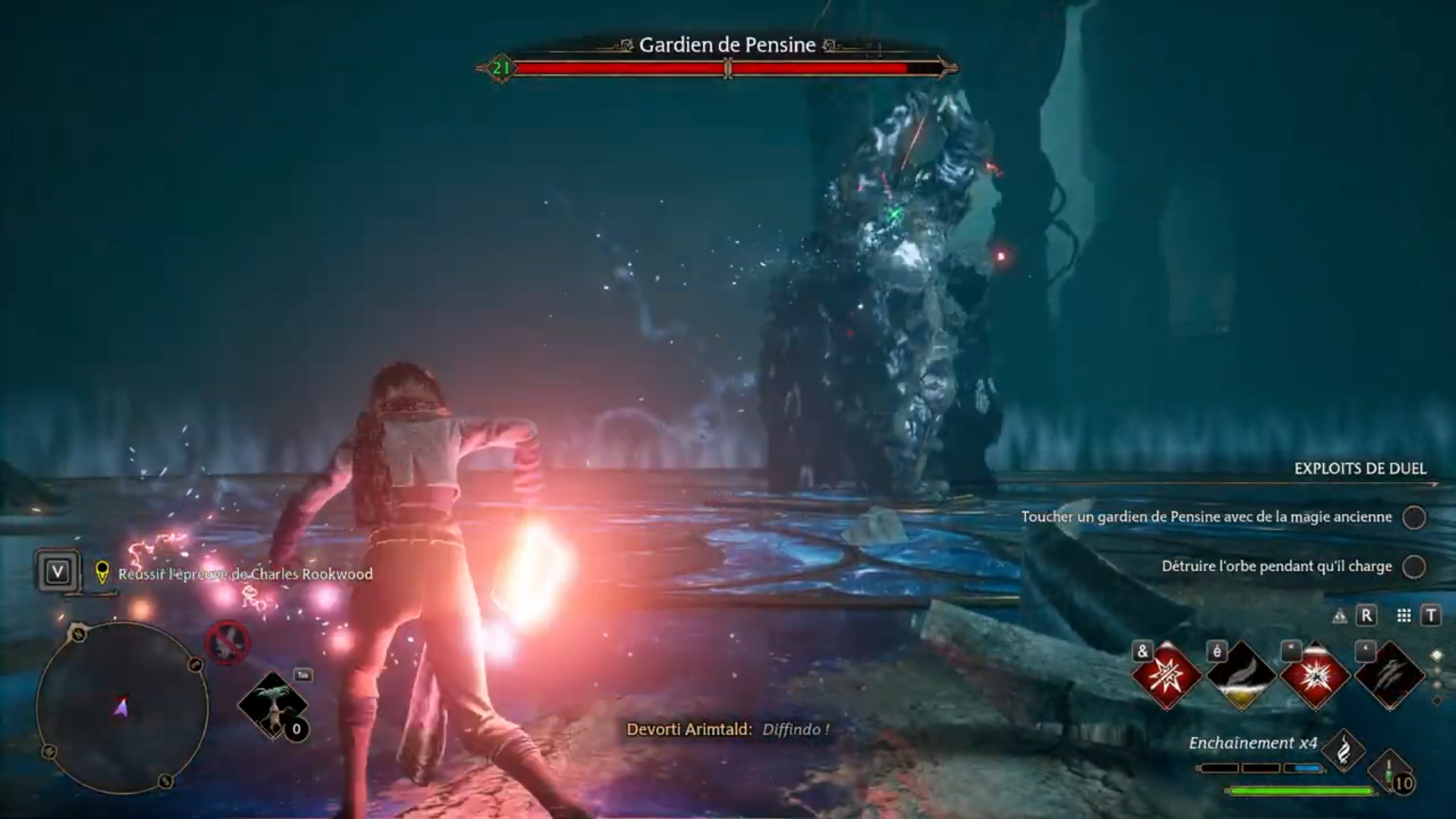The height and width of the screenshot is (819, 1456).
Task: Activate the feather spell with yellow fill
Action: (x=1241, y=676)
